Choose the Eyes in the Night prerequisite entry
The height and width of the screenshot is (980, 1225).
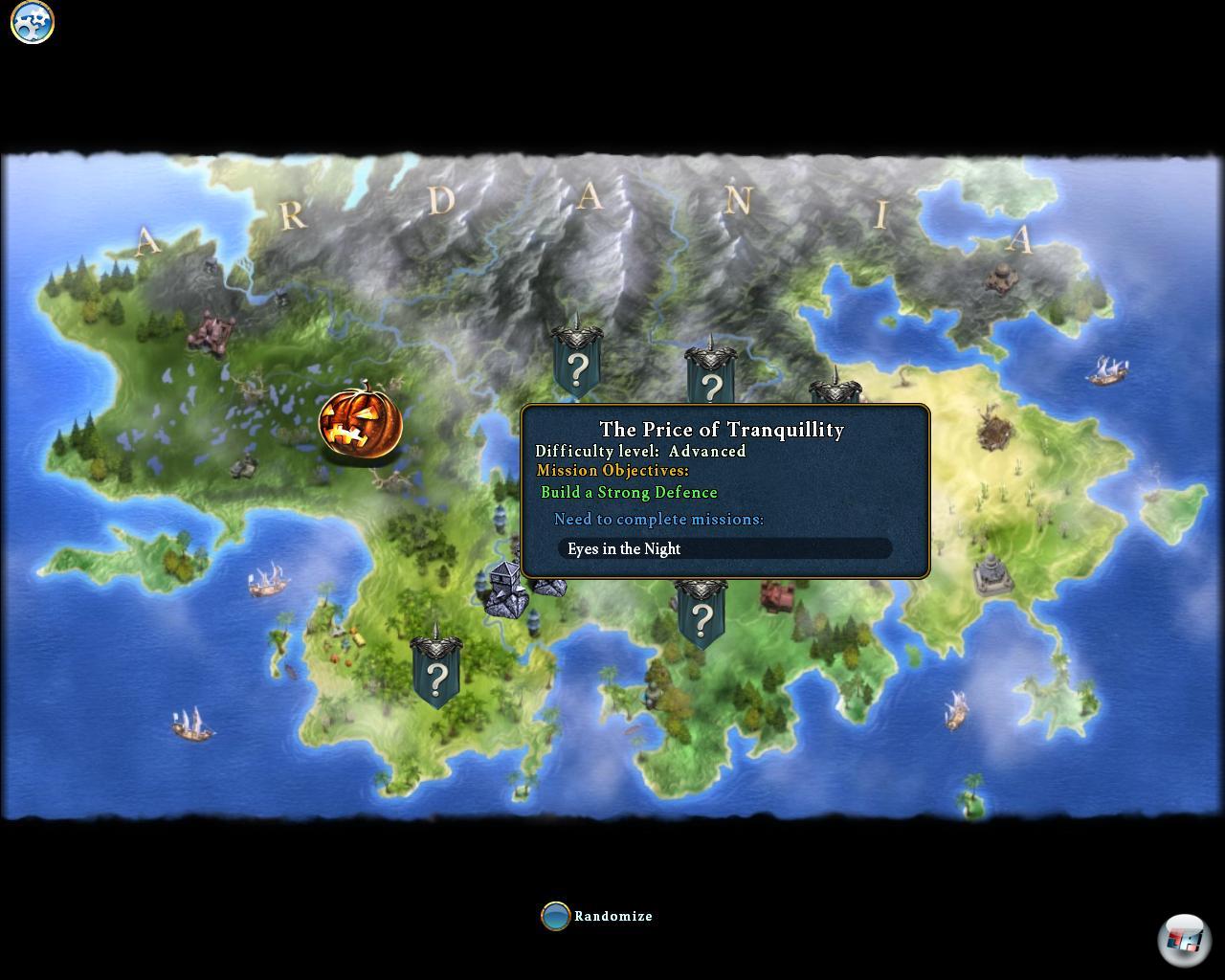724,548
